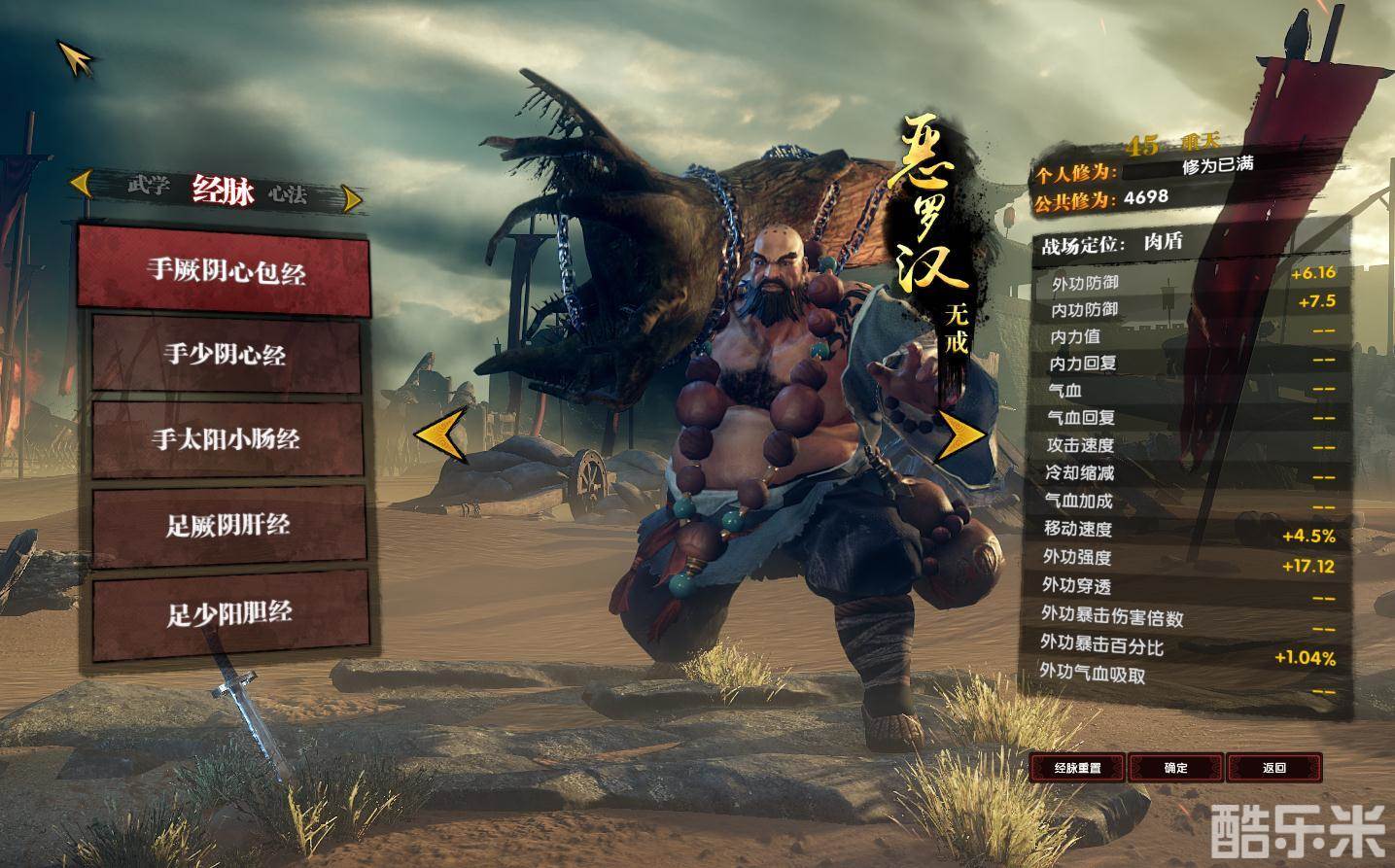The image size is (1395, 868).
Task: Reset meridians with 经脉重置 button
Action: [1077, 768]
